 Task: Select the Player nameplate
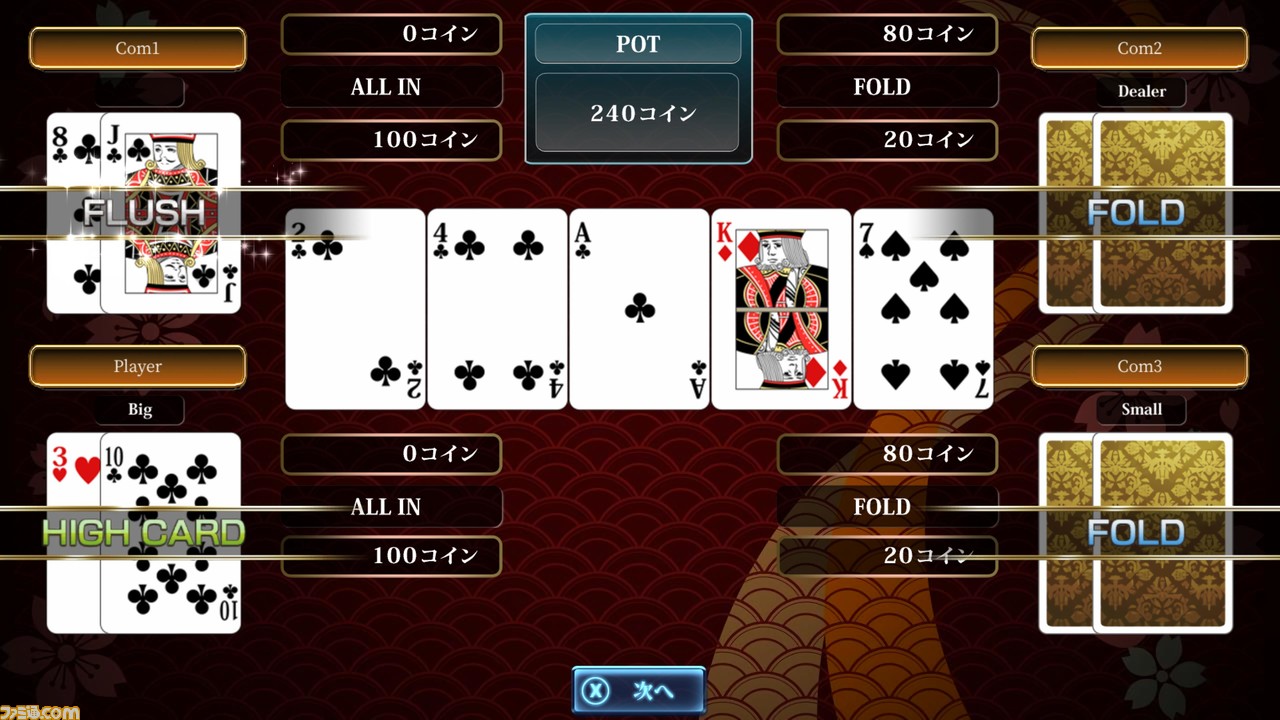pos(137,366)
